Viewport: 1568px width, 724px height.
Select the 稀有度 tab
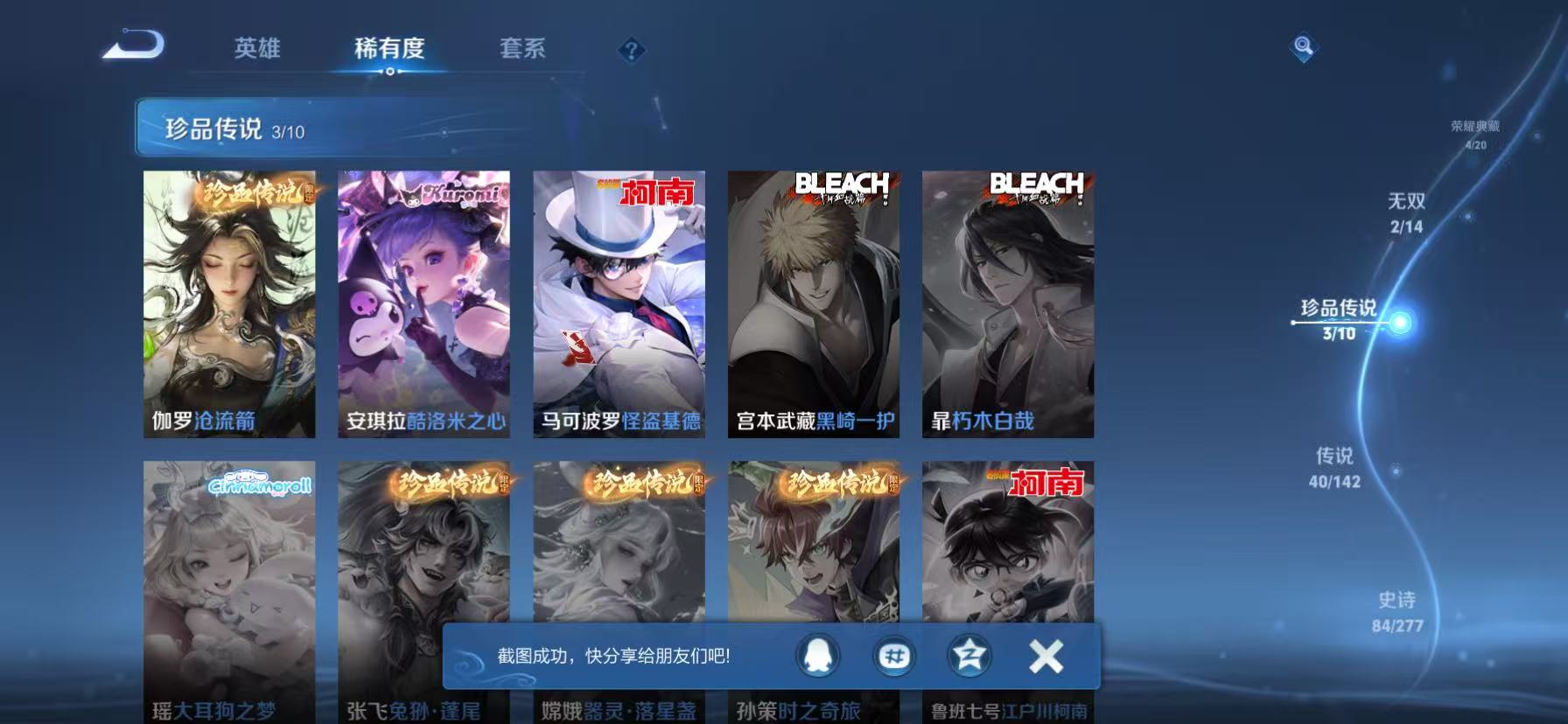(x=390, y=50)
